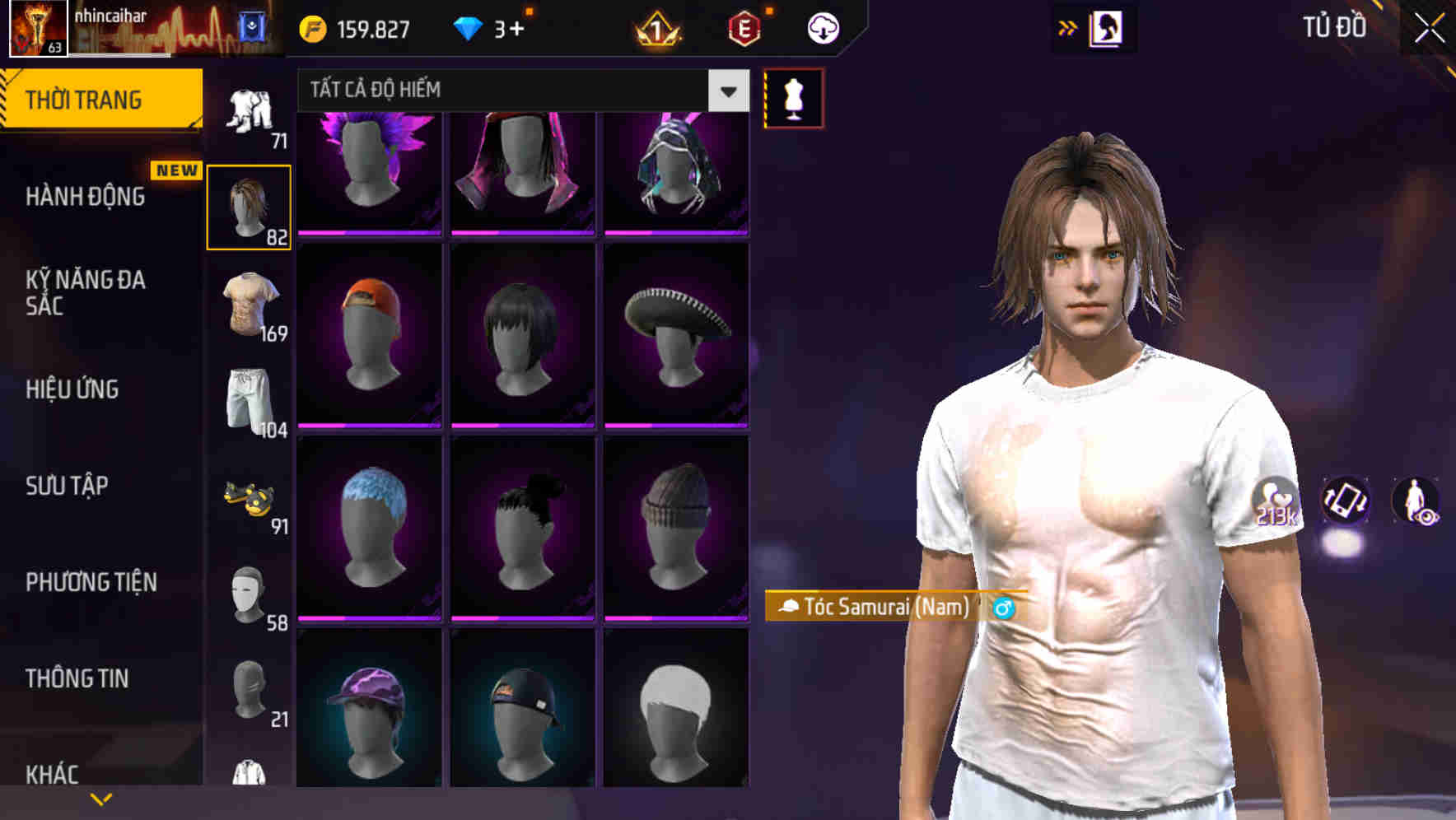1456x820 pixels.
Task: Toggle the male gender icon on Tóc Samurai label
Action: tap(1001, 609)
